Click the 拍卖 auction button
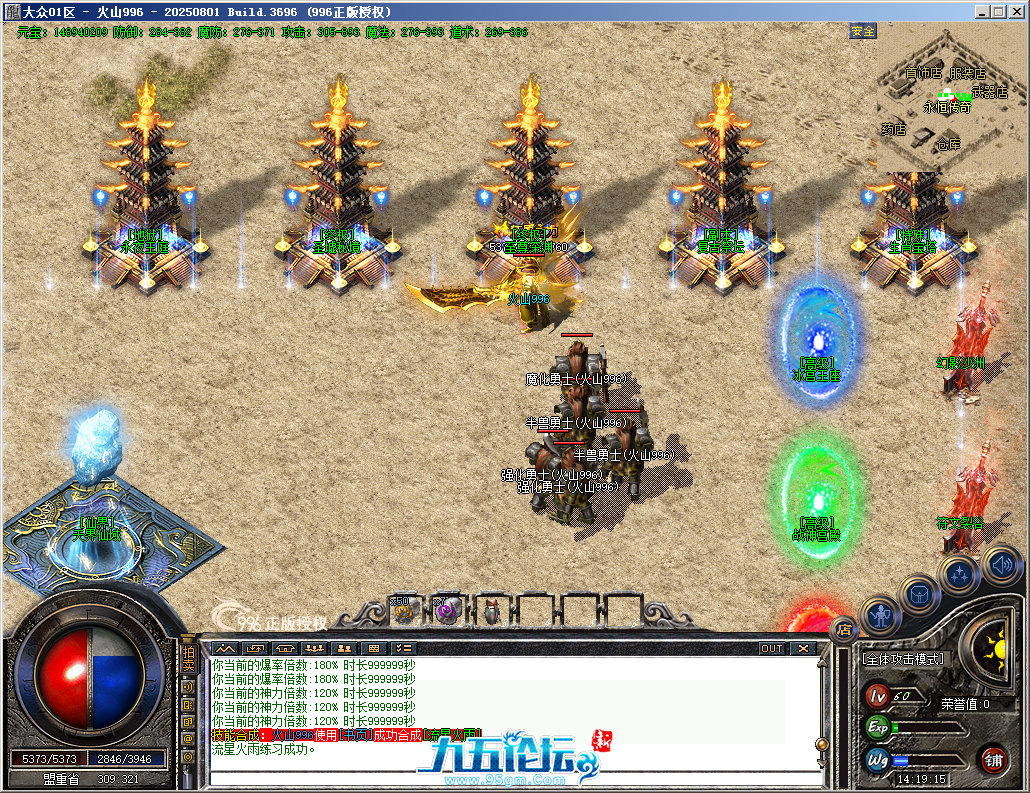 pyautogui.click(x=187, y=659)
